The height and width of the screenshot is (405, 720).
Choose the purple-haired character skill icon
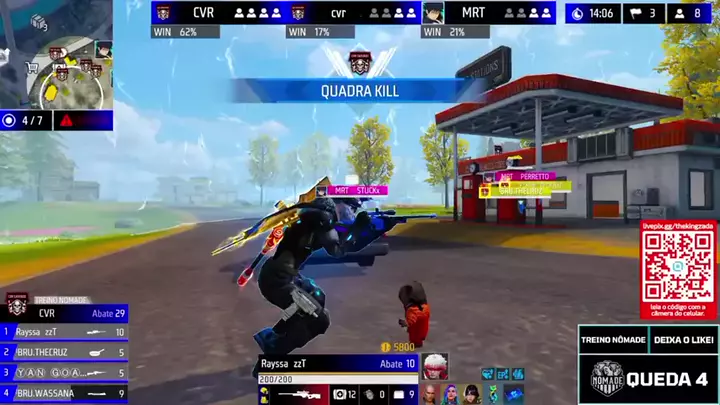(x=450, y=394)
